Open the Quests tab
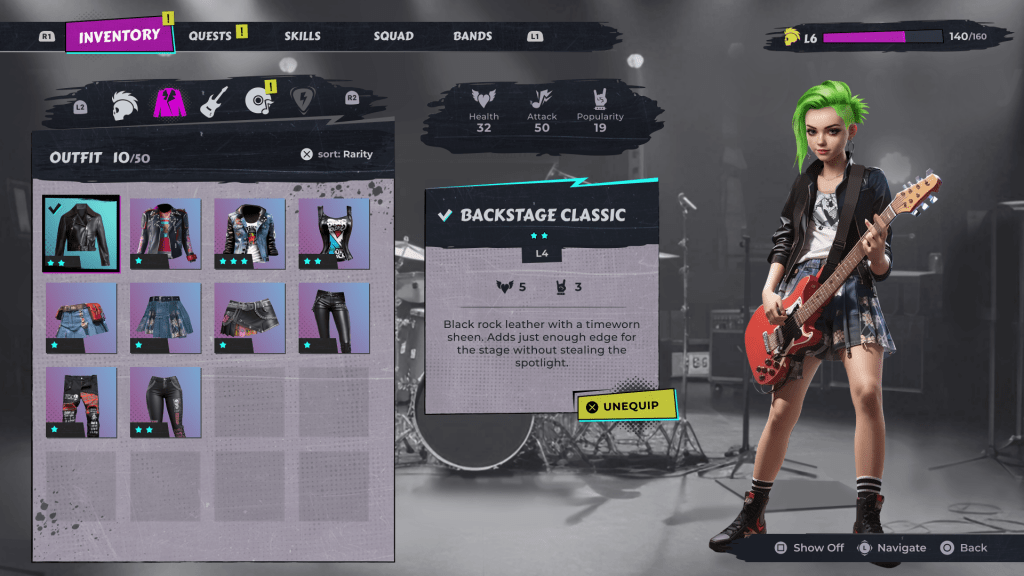The image size is (1024, 576). click(x=211, y=36)
